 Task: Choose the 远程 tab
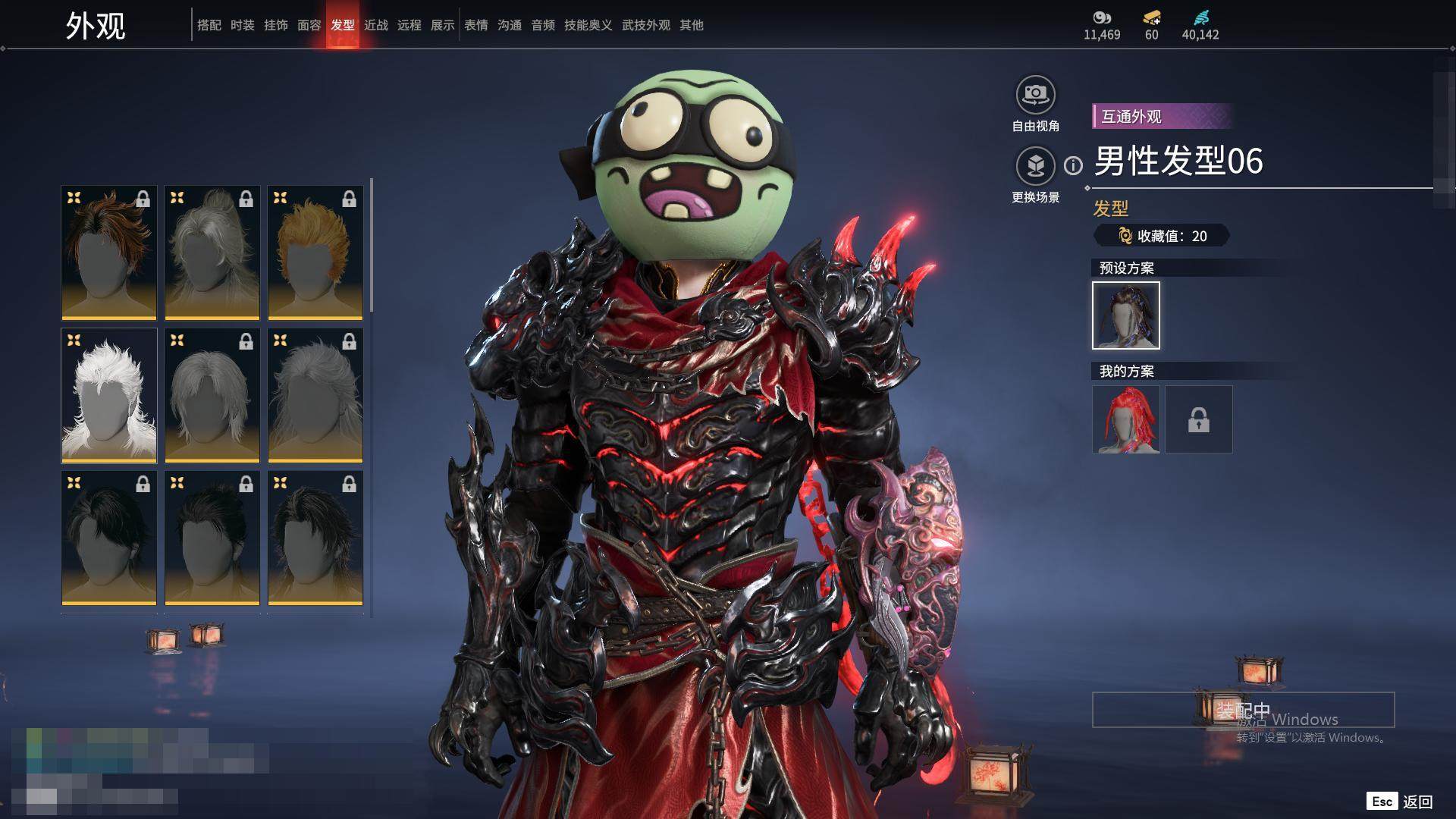pos(409,25)
